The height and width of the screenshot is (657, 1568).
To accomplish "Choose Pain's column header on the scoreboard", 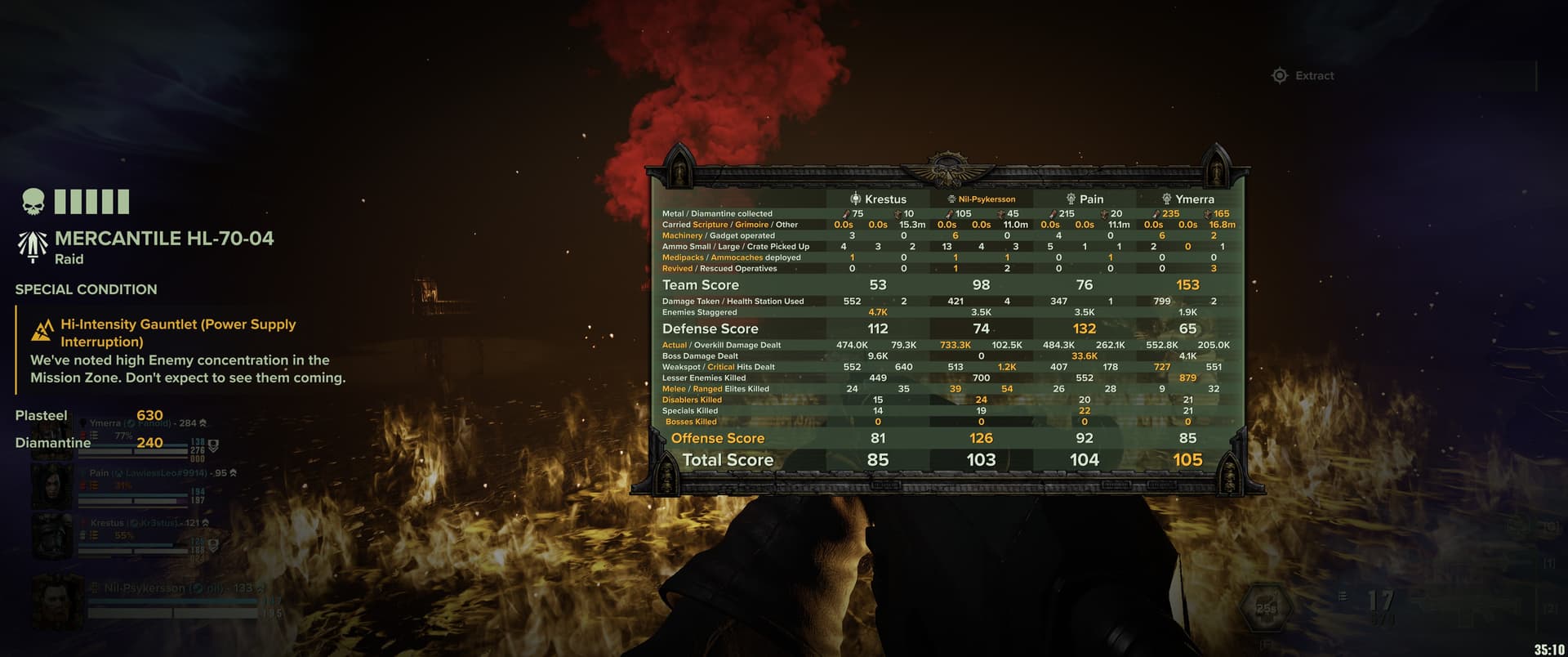I will coord(1085,199).
